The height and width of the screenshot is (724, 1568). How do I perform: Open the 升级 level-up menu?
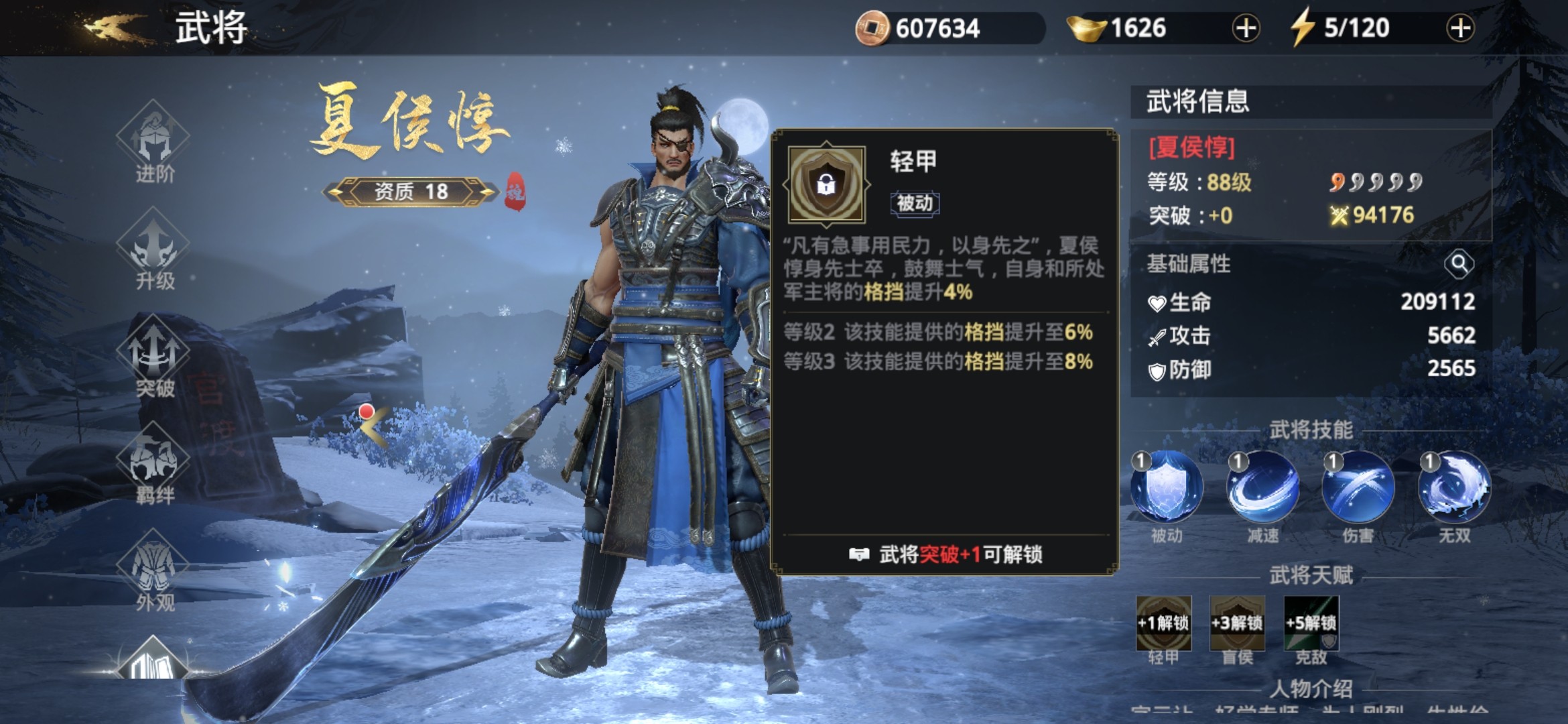pos(153,248)
